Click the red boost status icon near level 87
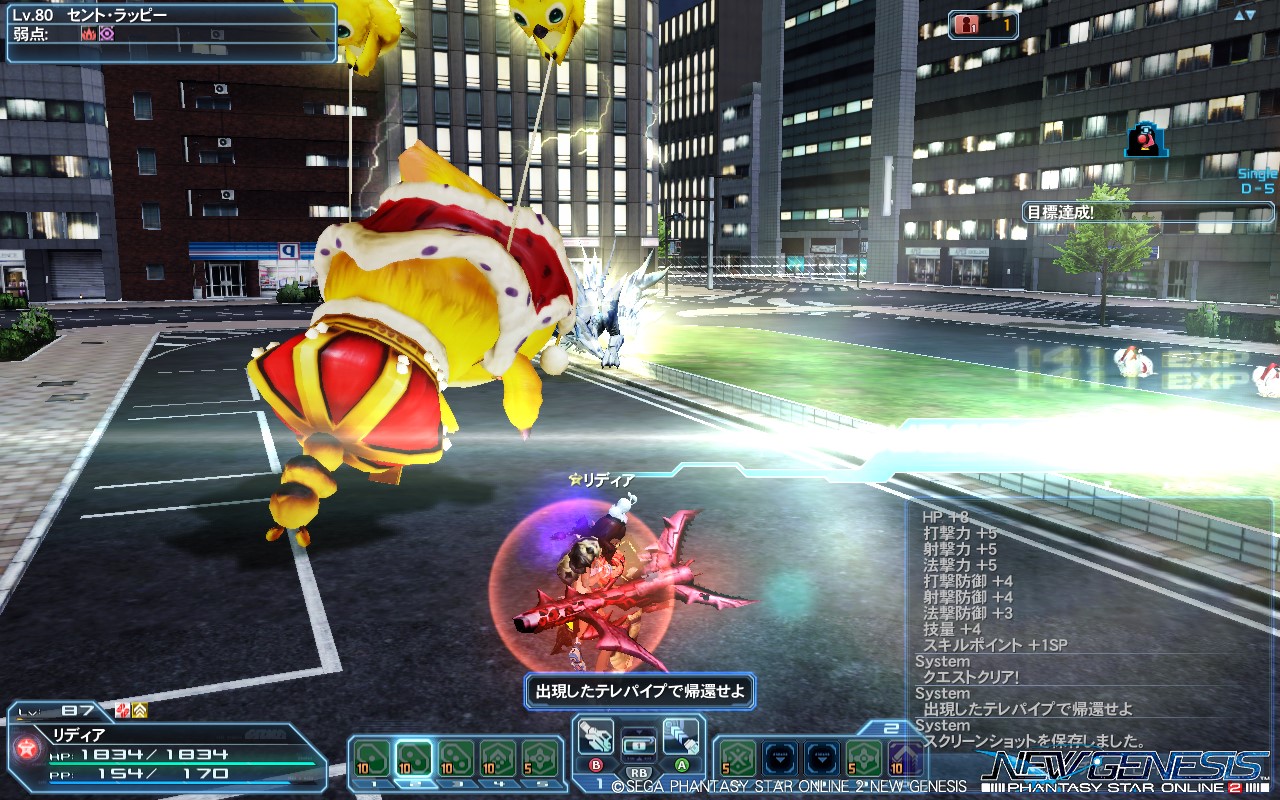Viewport: 1280px width, 800px height. (122, 711)
